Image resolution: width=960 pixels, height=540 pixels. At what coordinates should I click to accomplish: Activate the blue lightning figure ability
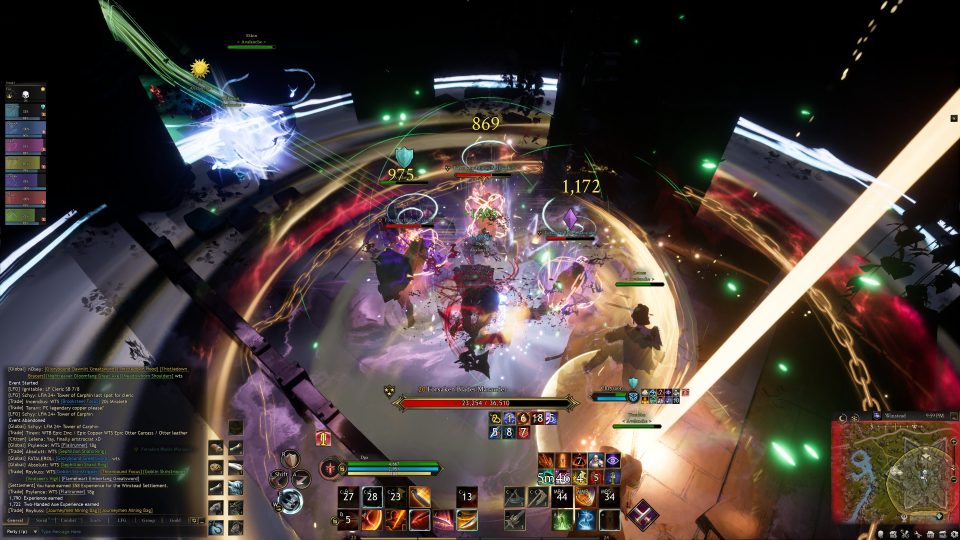pos(586,519)
